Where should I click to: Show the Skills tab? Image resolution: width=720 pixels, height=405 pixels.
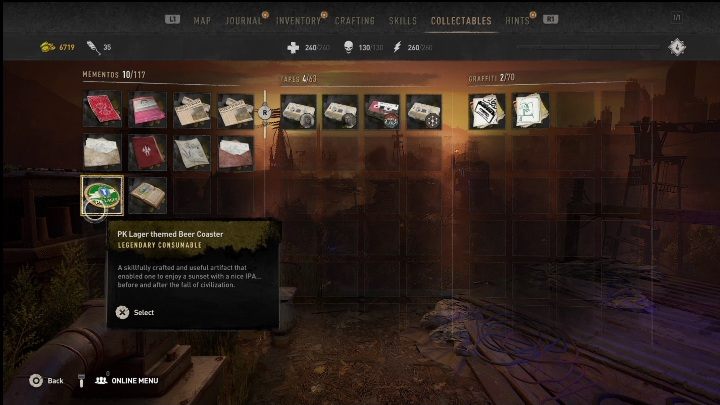click(403, 20)
